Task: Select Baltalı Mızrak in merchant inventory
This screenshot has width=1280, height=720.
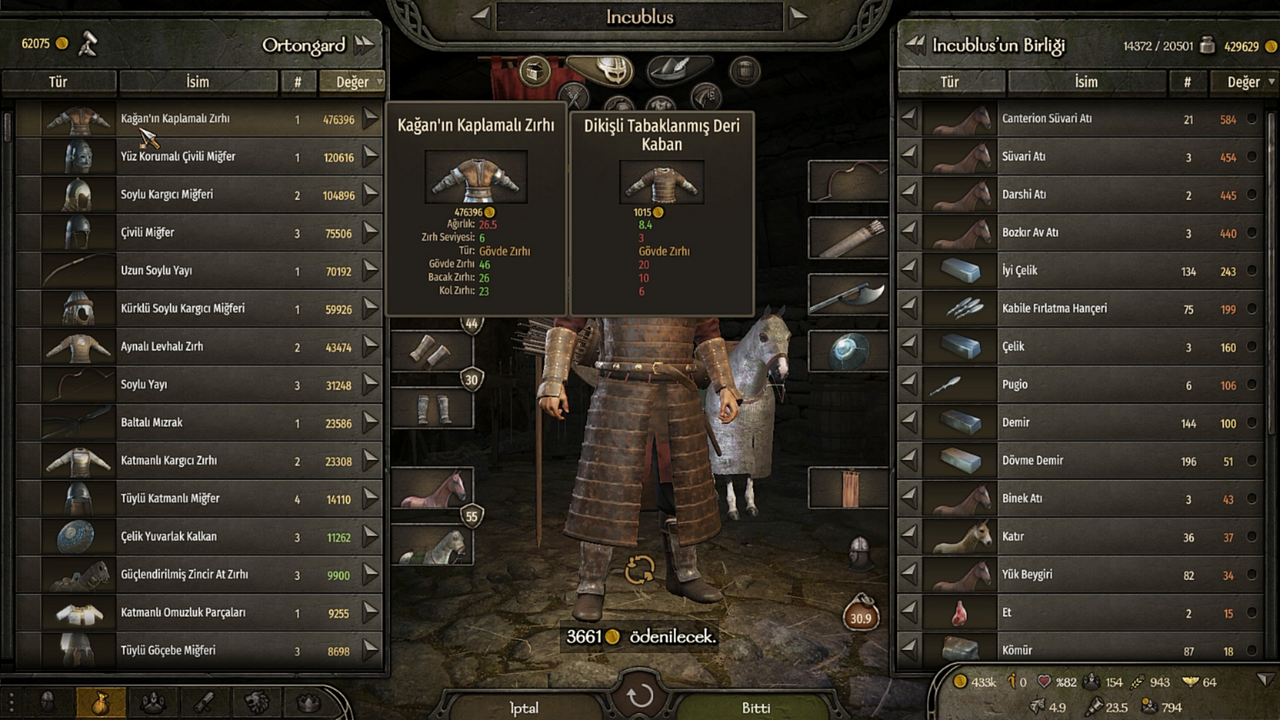Action: [200, 423]
